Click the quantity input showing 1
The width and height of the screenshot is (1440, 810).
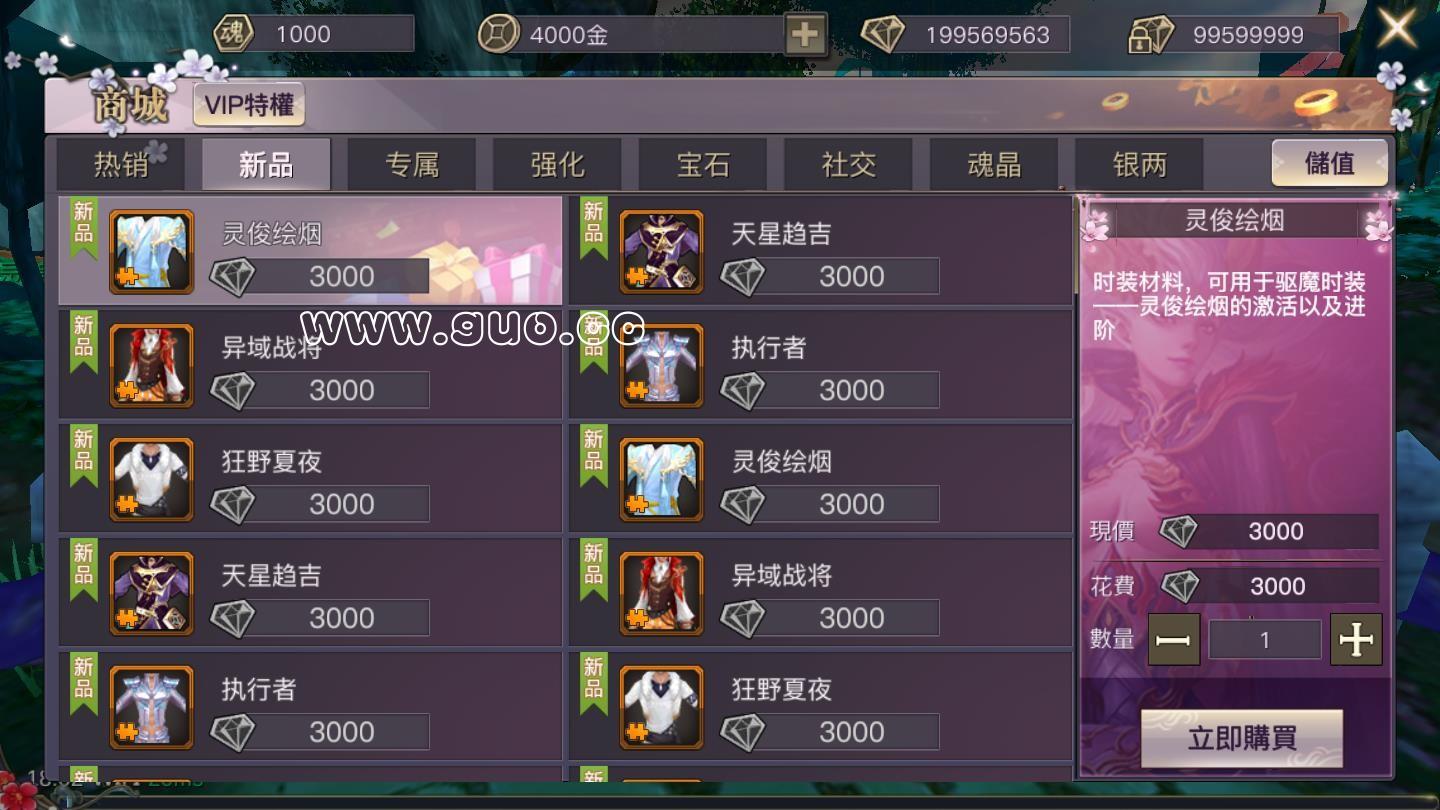coord(1265,639)
